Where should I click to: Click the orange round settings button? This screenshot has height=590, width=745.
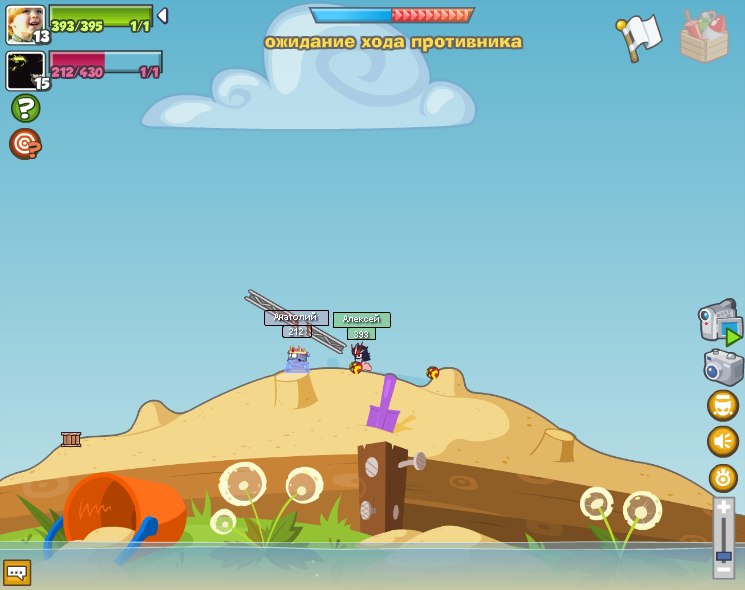(723, 477)
